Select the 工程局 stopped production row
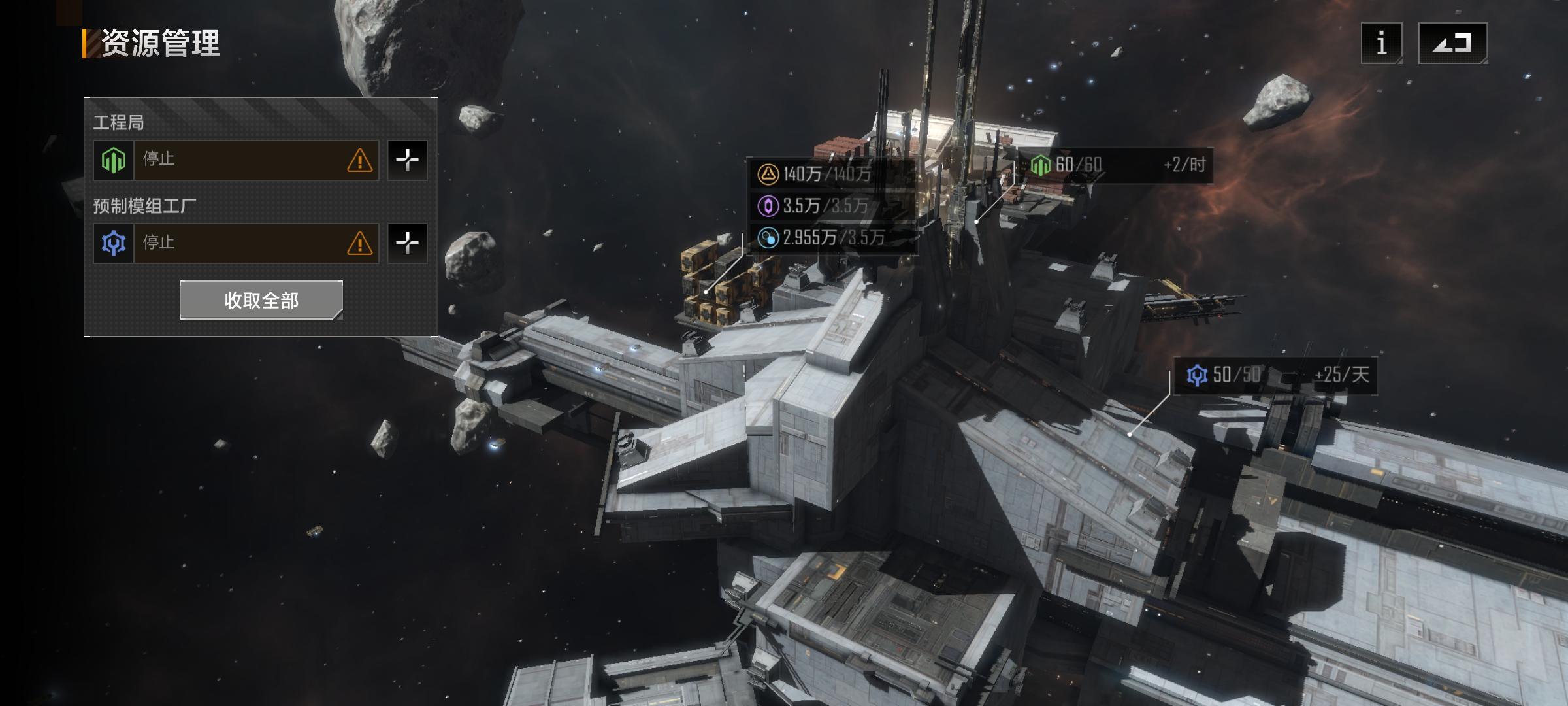Screen dimensions: 1568x706 [236, 160]
